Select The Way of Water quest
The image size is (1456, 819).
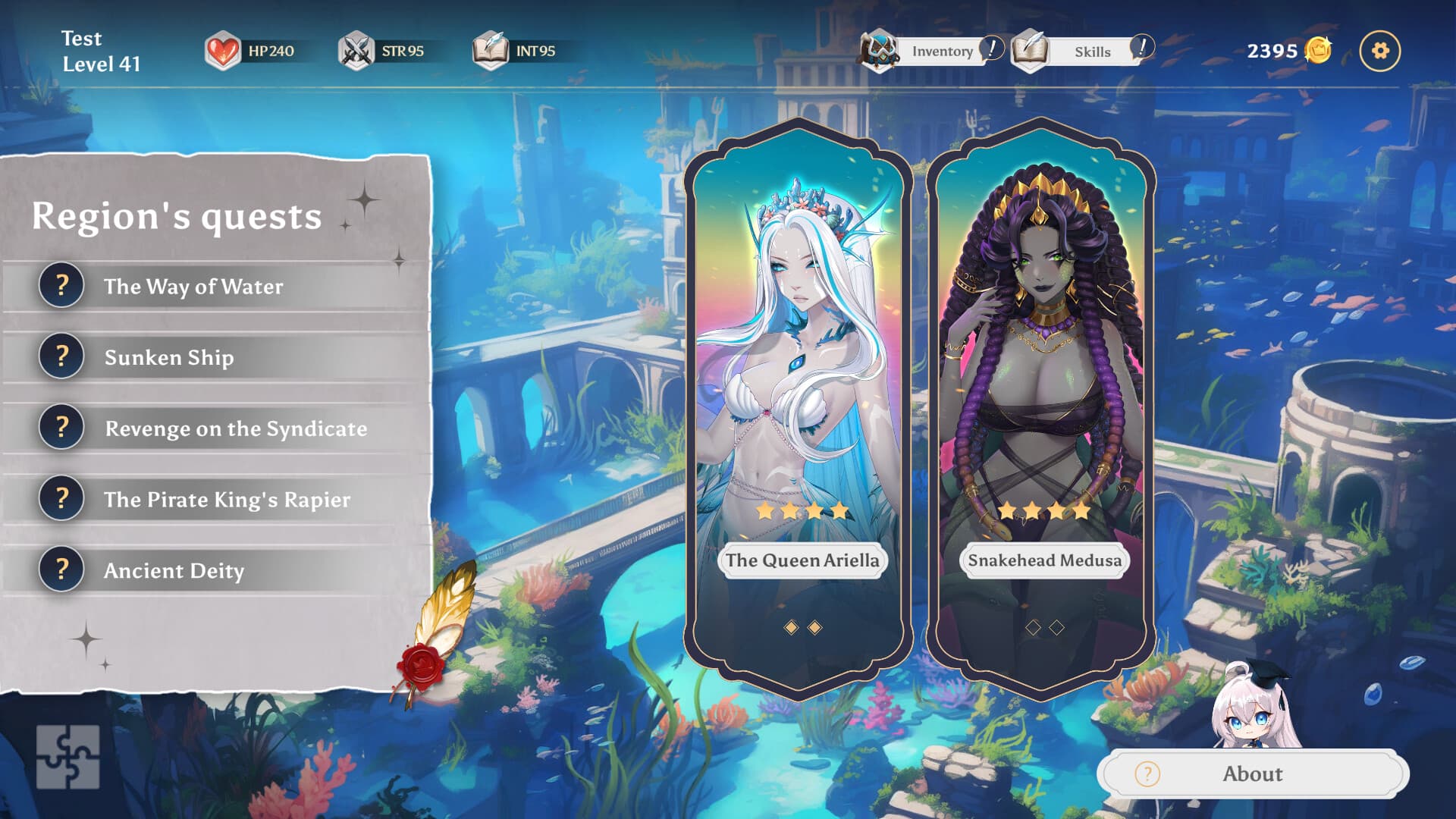194,286
